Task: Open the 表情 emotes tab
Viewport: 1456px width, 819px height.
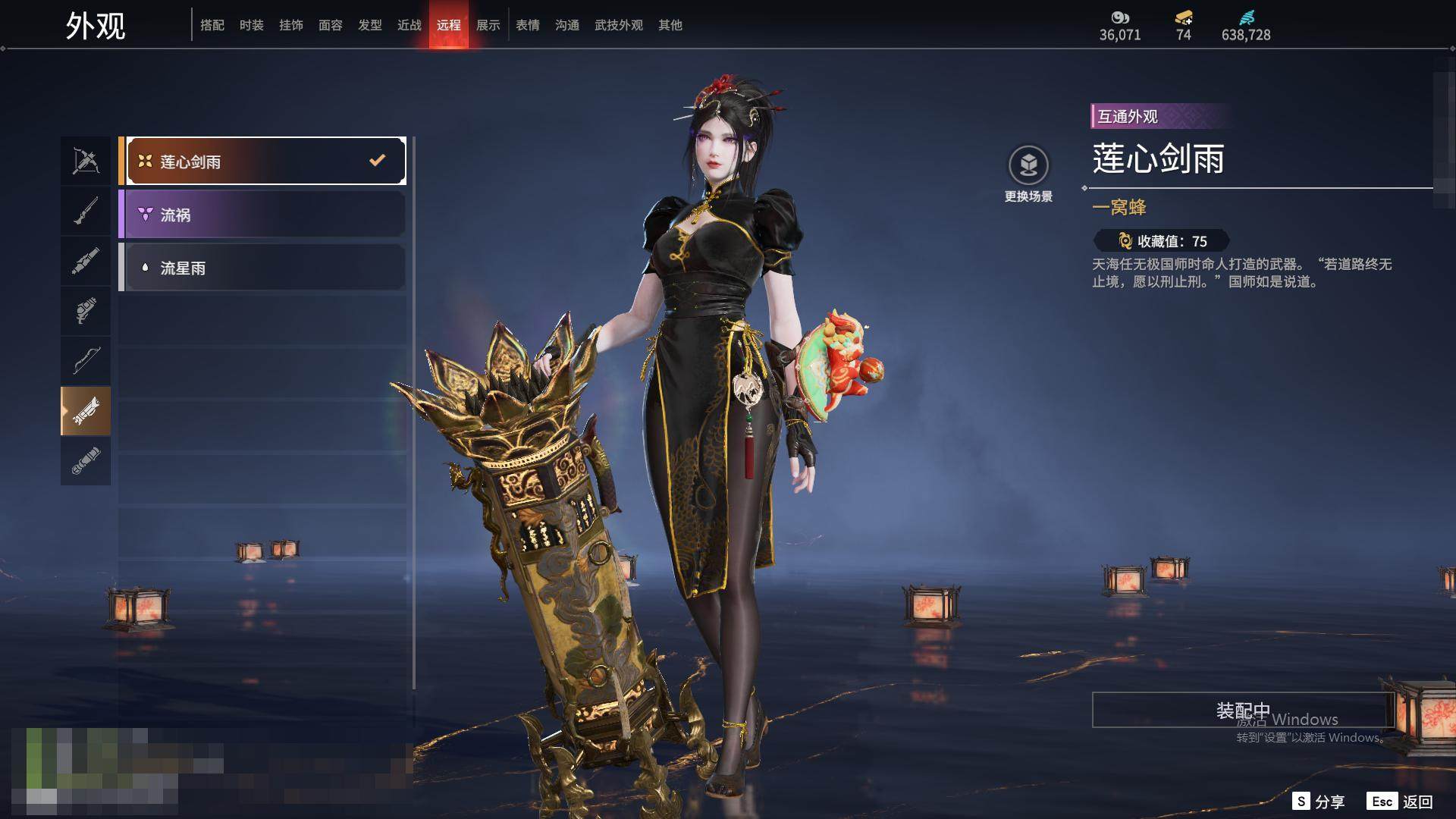Action: [x=528, y=25]
